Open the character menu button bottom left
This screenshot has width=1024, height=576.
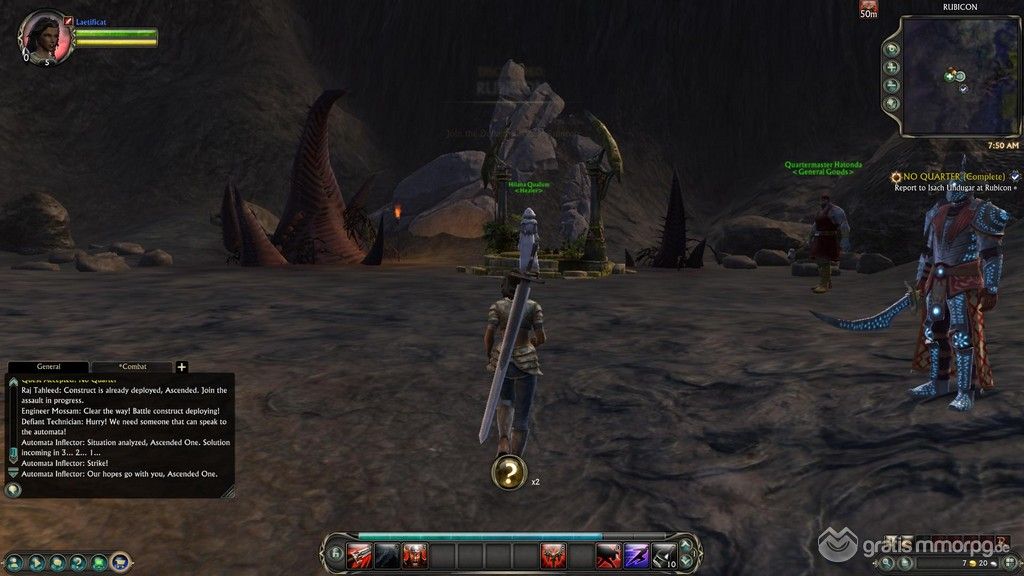click(x=14, y=562)
